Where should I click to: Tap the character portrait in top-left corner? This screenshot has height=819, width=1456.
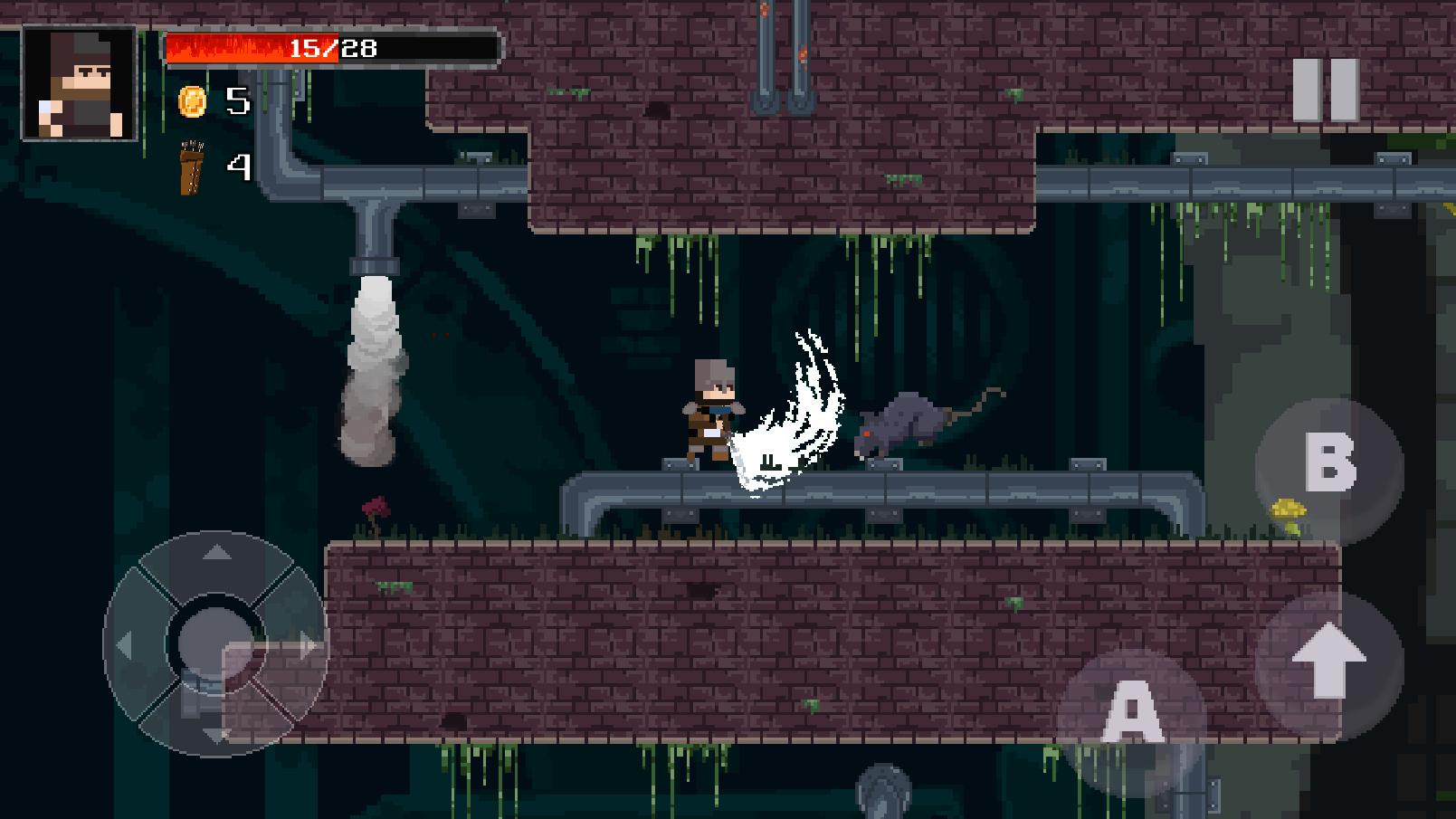(76, 80)
